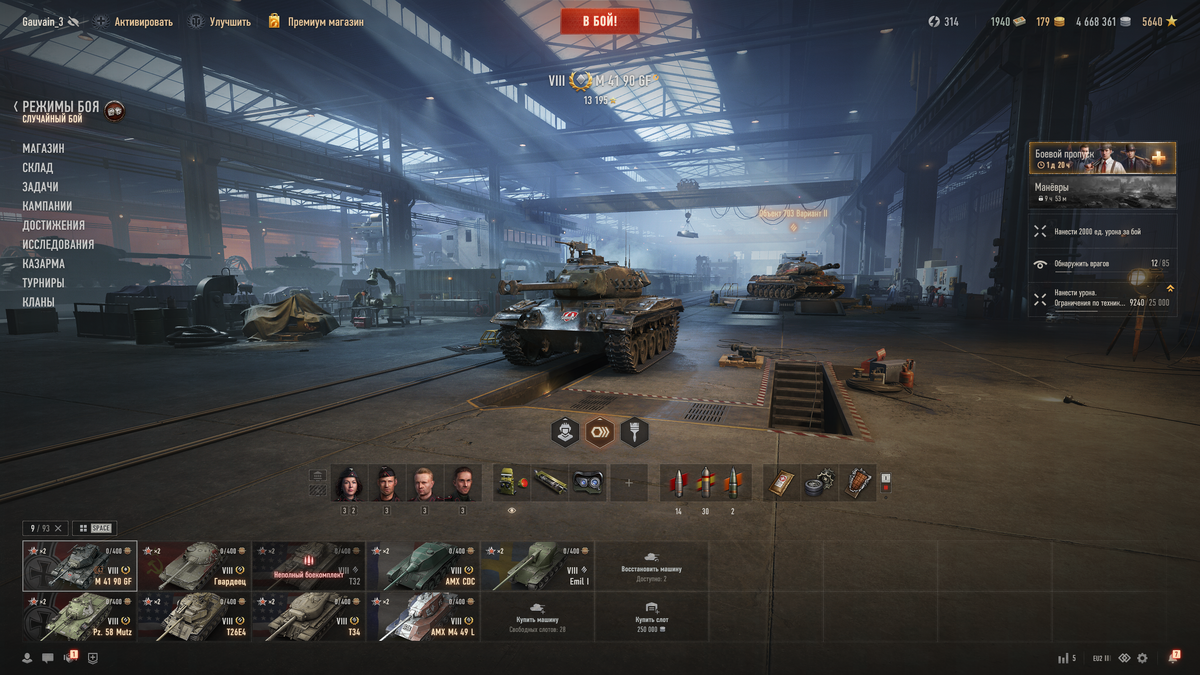Click the female crew commander portrait
The image size is (1200, 675).
[350, 483]
